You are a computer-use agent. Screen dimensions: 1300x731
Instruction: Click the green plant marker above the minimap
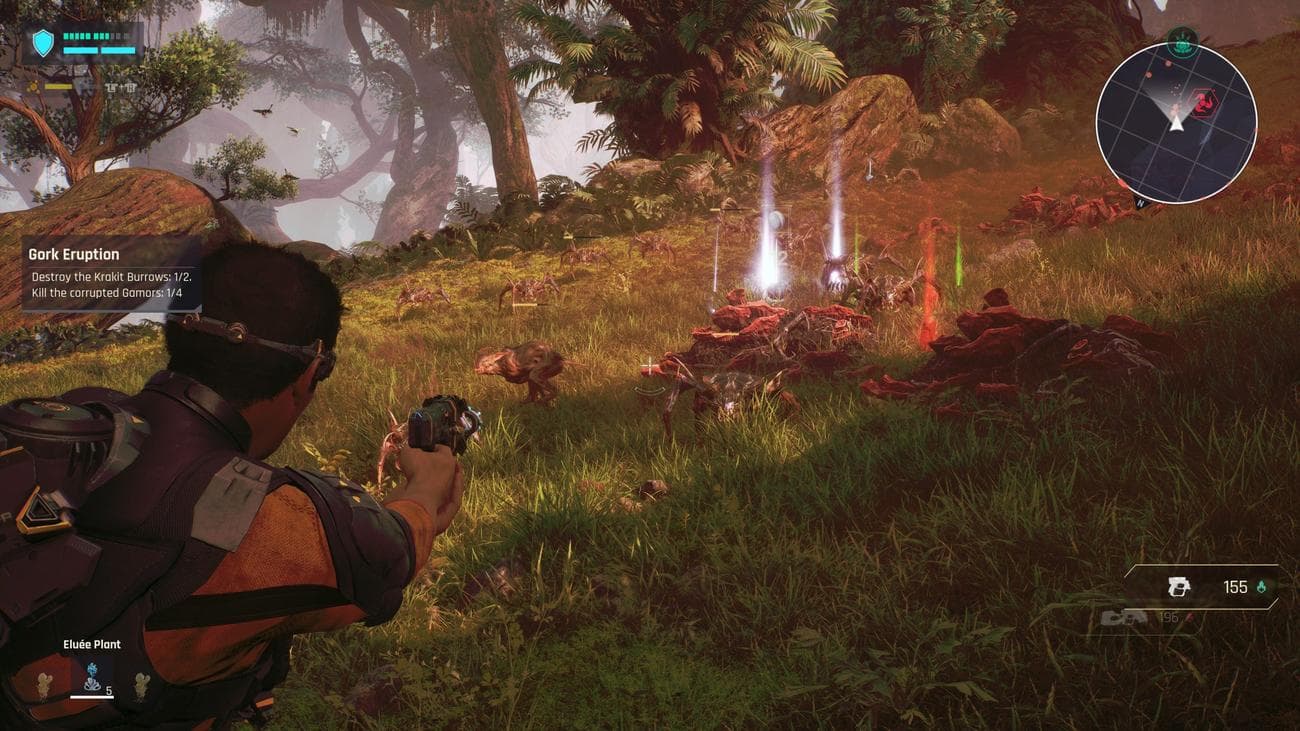point(1182,41)
